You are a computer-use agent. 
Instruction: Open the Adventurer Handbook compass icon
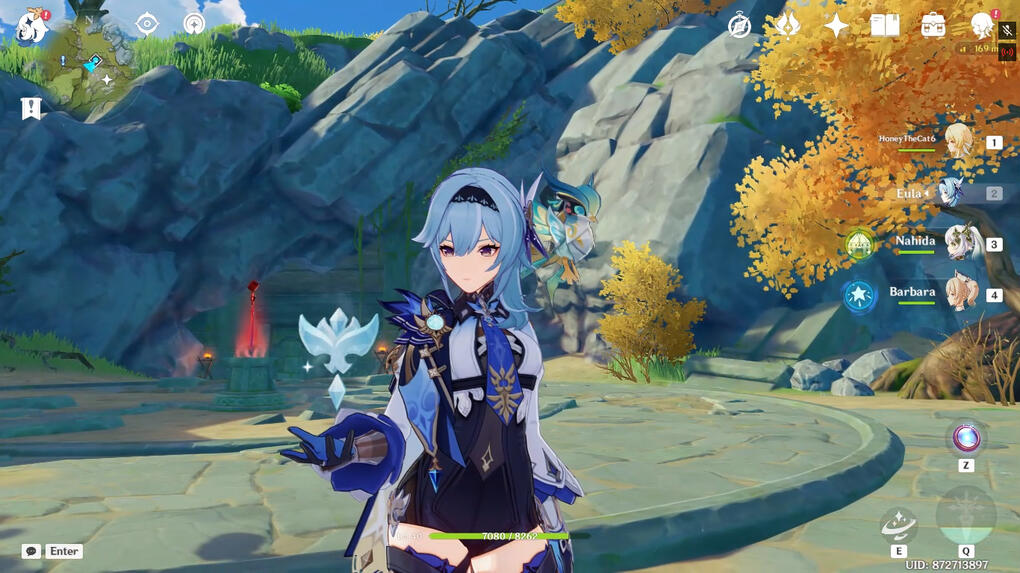tap(739, 26)
